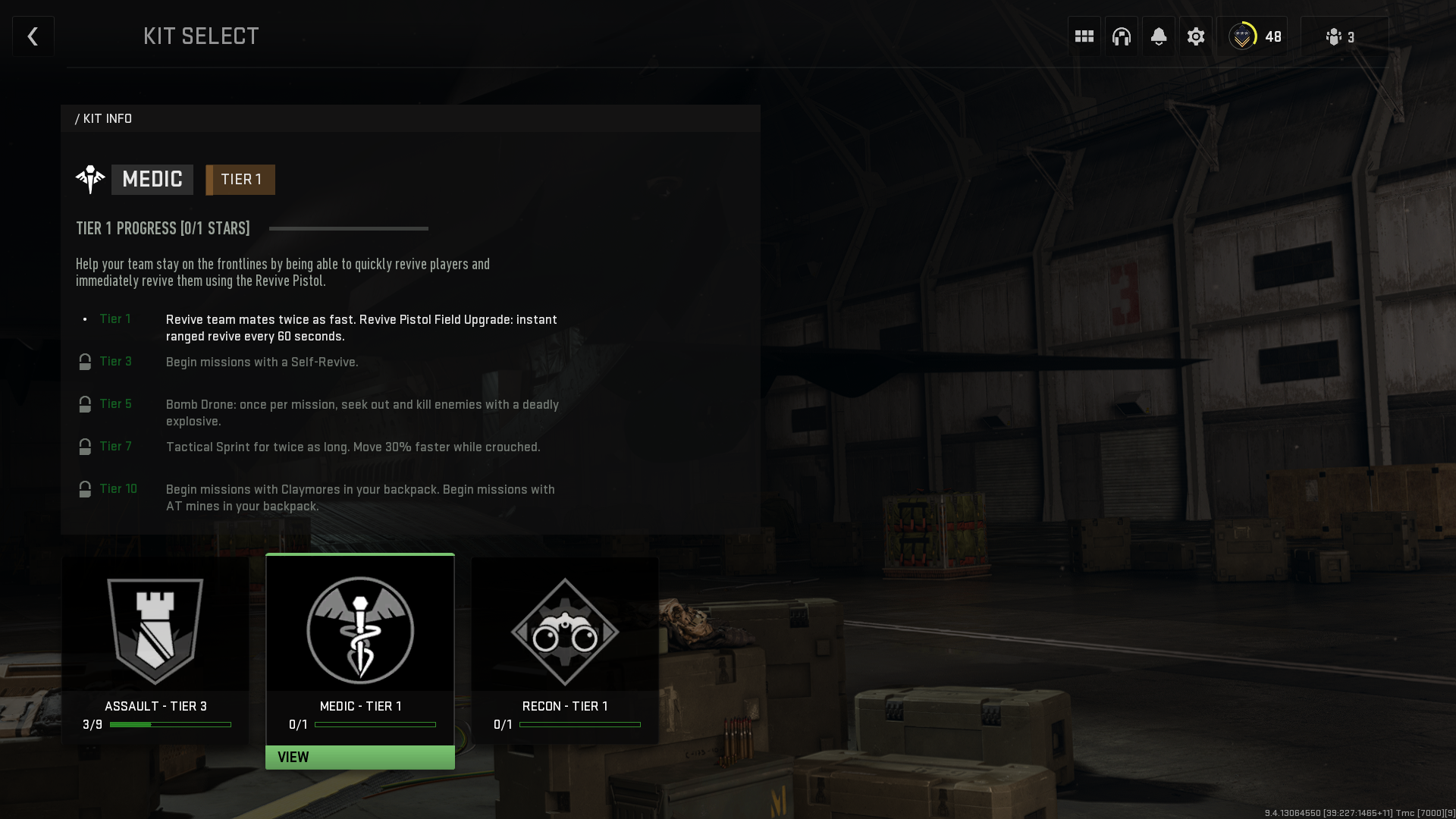The image size is (1456, 819).
Task: Open notifications via the bell icon
Action: [x=1158, y=36]
